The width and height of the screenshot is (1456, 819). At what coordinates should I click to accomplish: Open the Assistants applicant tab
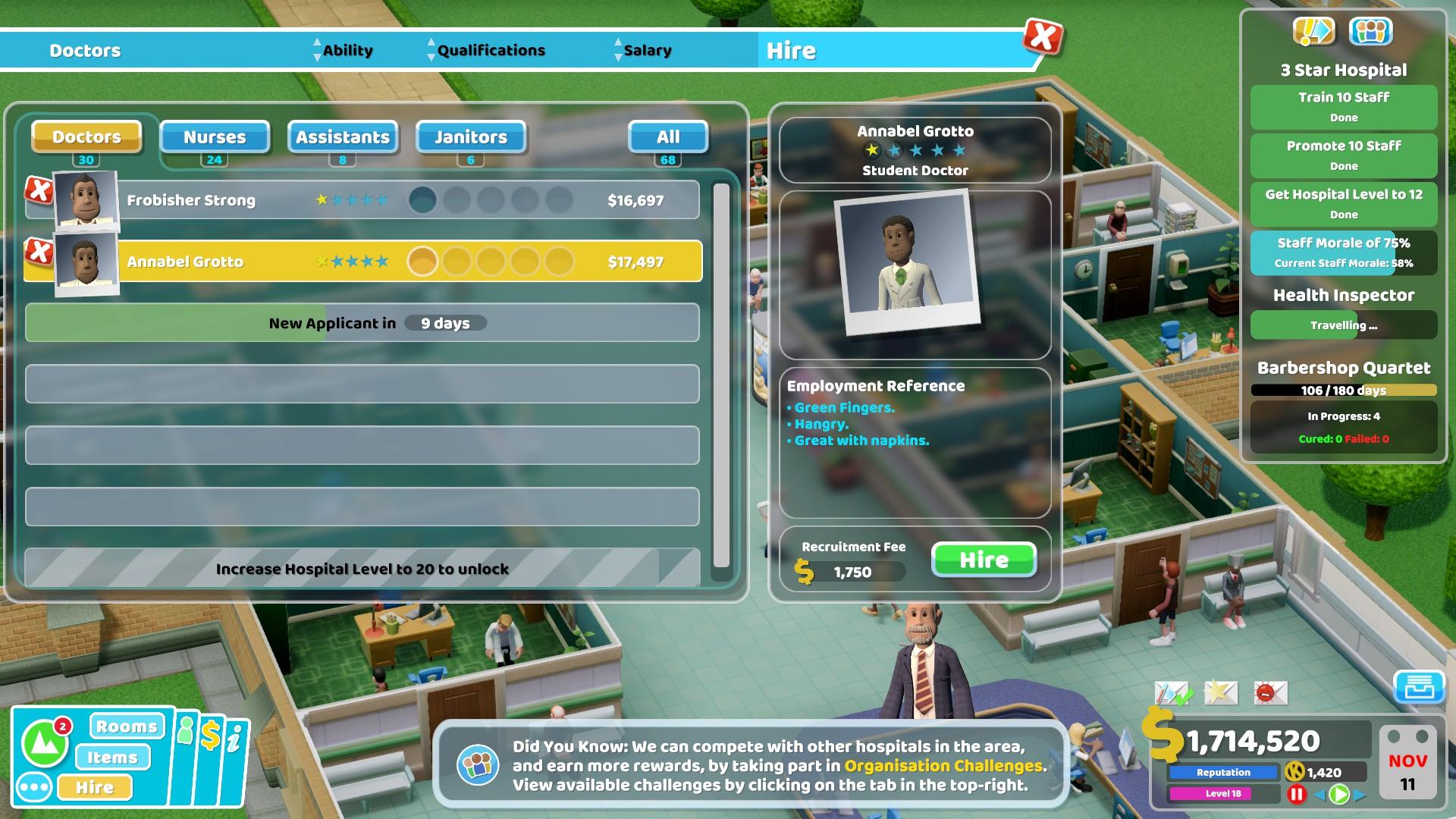coord(343,137)
